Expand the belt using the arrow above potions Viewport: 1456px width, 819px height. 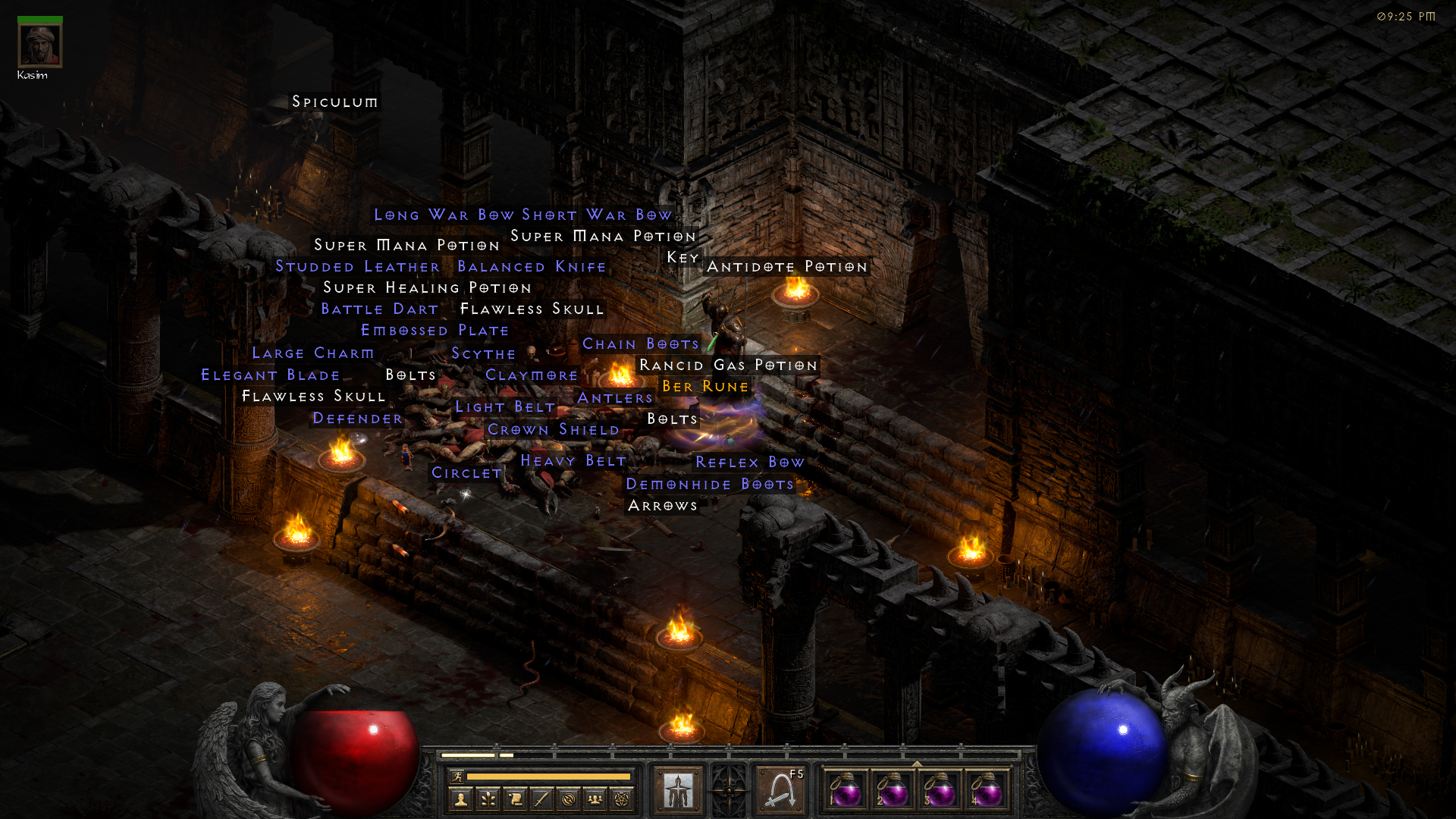[917, 765]
